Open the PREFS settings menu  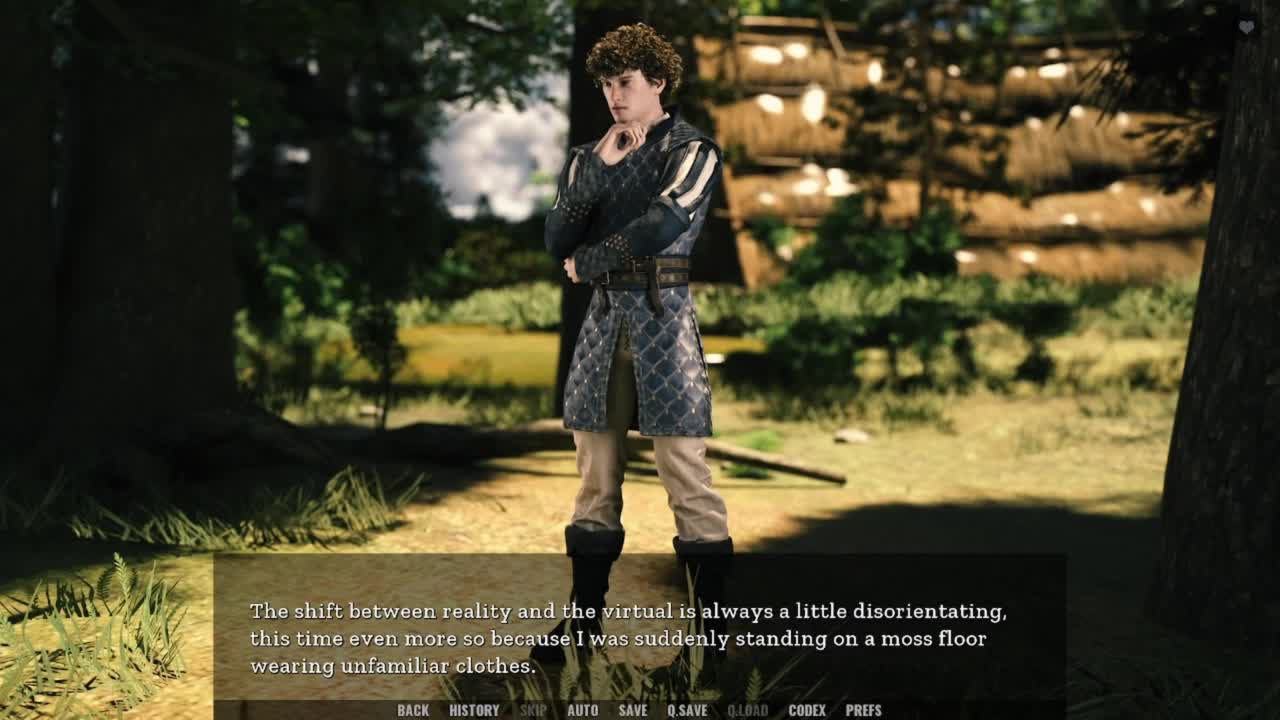[x=863, y=710]
